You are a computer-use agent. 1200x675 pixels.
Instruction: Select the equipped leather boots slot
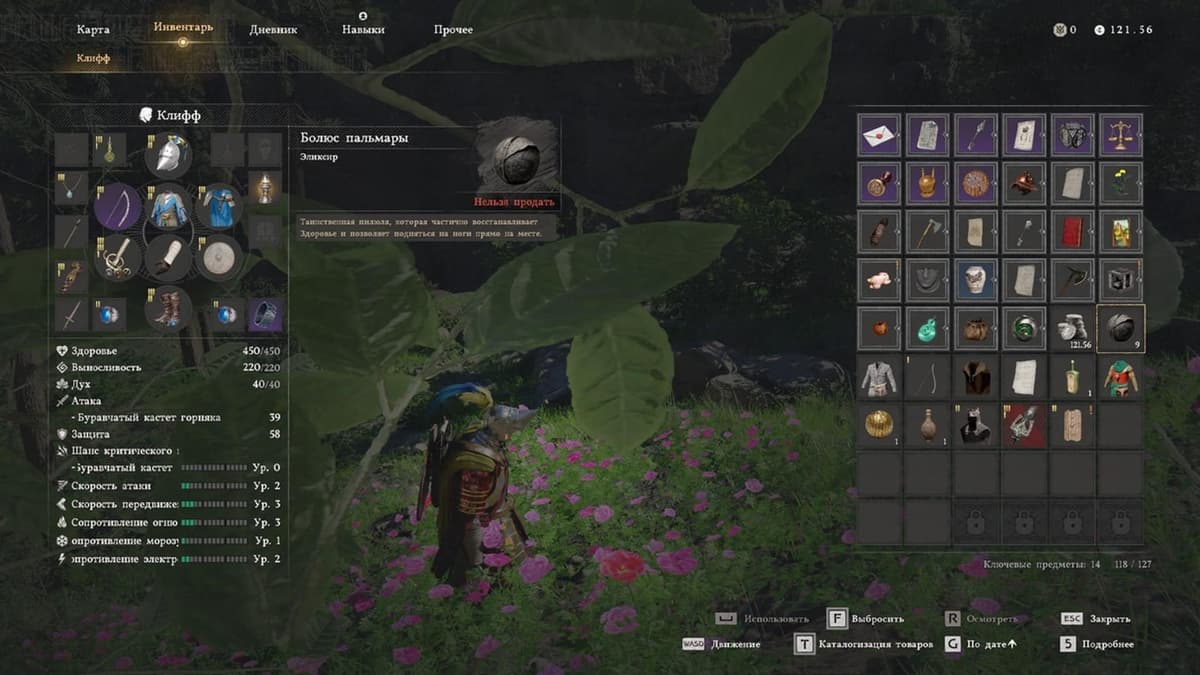tap(168, 307)
